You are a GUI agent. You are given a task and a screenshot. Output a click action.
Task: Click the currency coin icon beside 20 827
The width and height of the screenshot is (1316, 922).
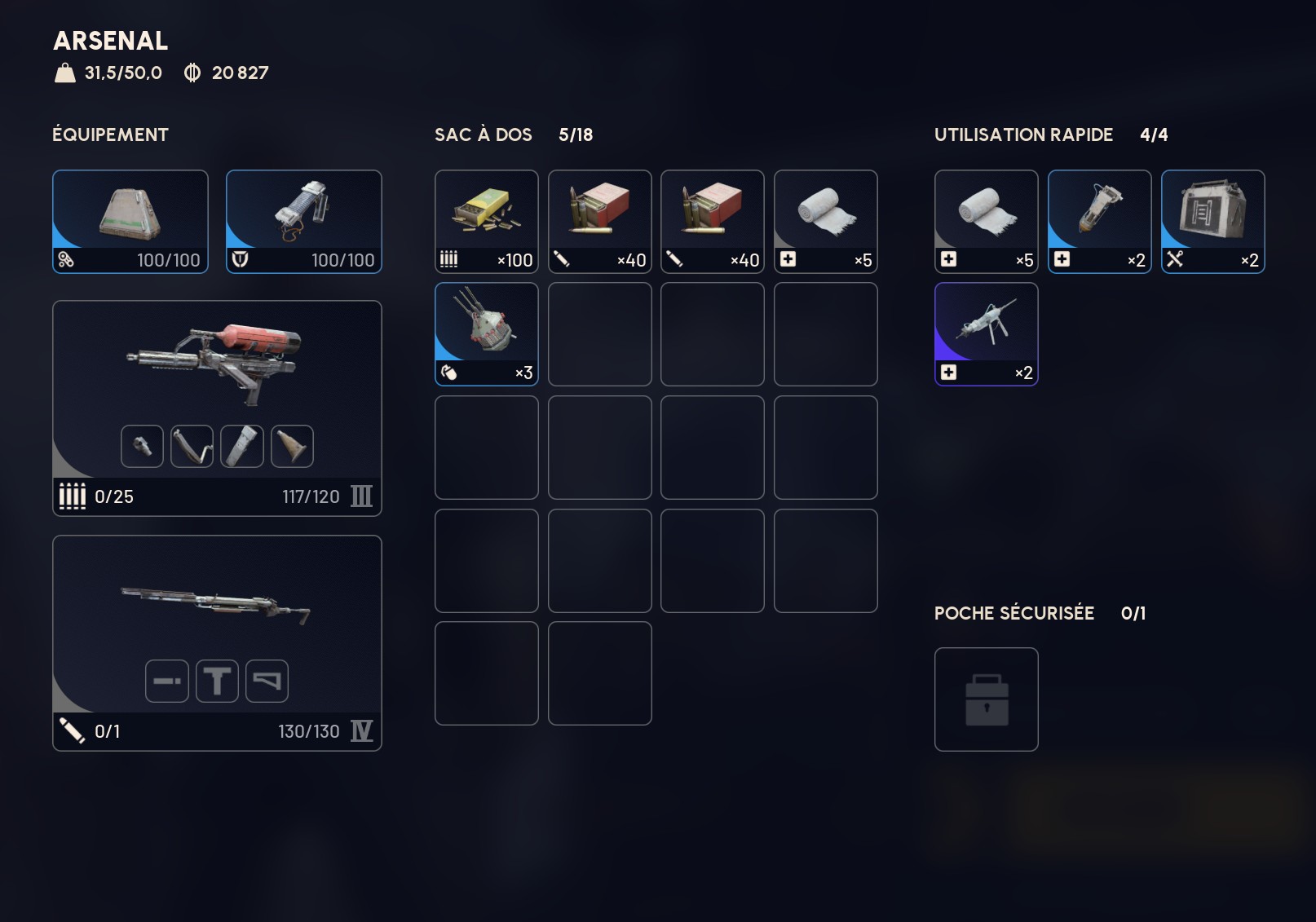click(x=192, y=73)
